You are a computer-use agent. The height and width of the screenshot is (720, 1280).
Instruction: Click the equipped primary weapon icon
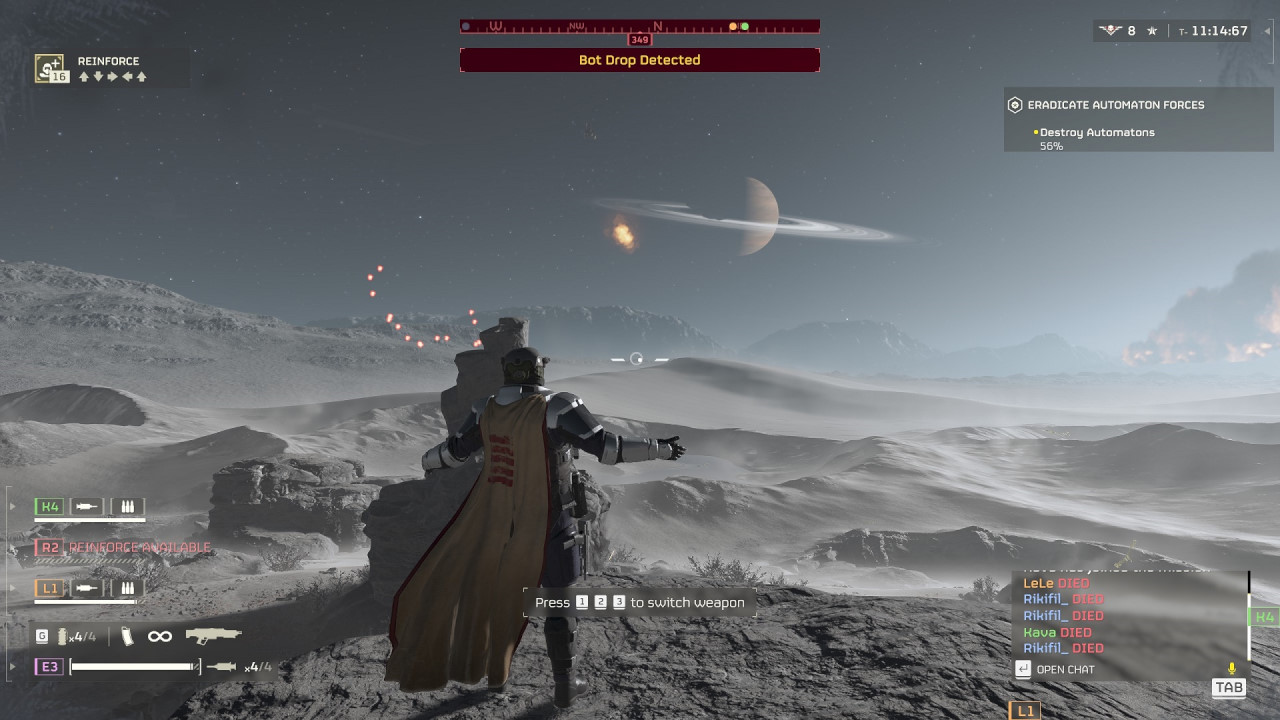pos(214,636)
